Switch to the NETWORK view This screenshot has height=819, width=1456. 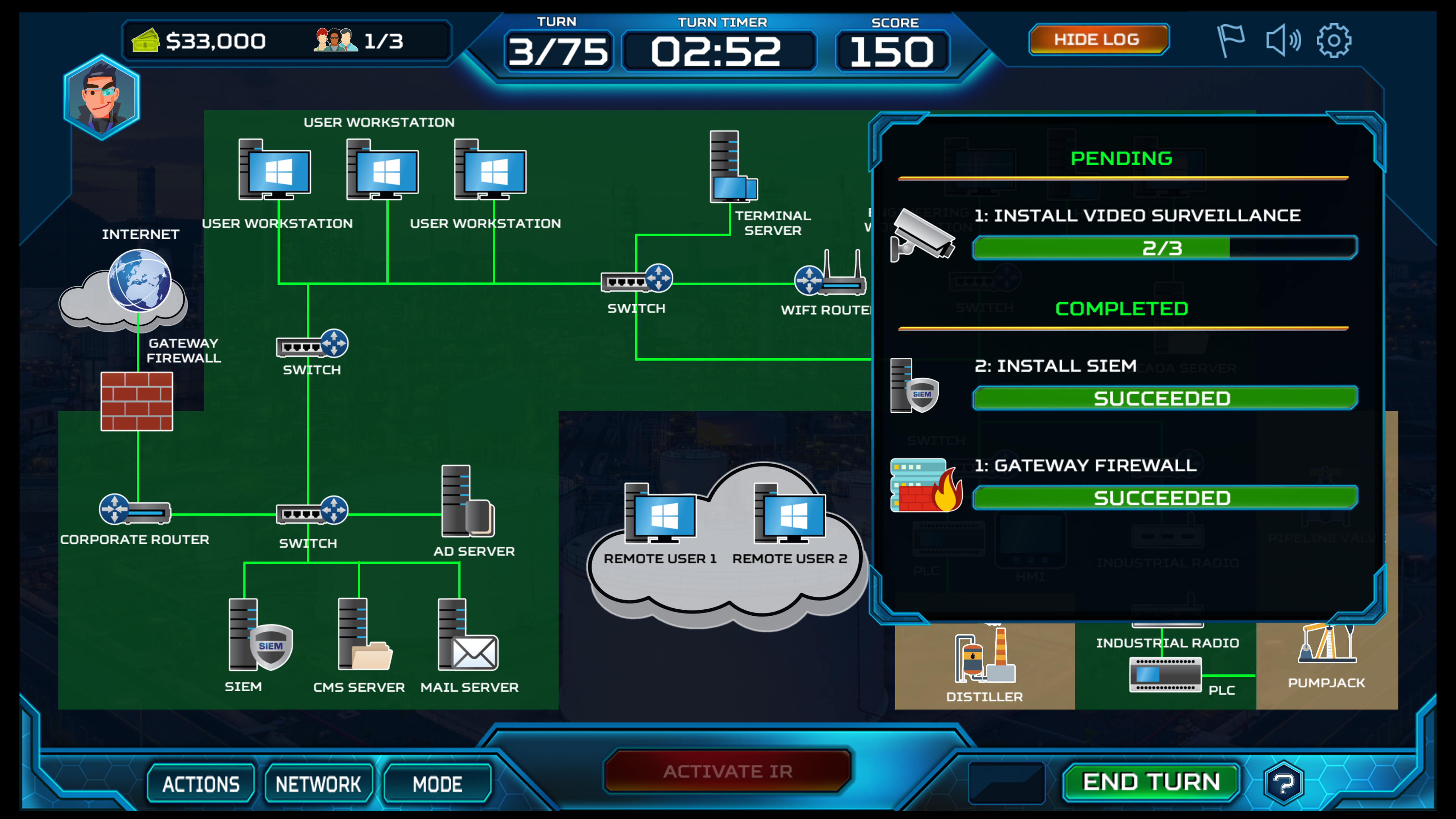pos(318,783)
